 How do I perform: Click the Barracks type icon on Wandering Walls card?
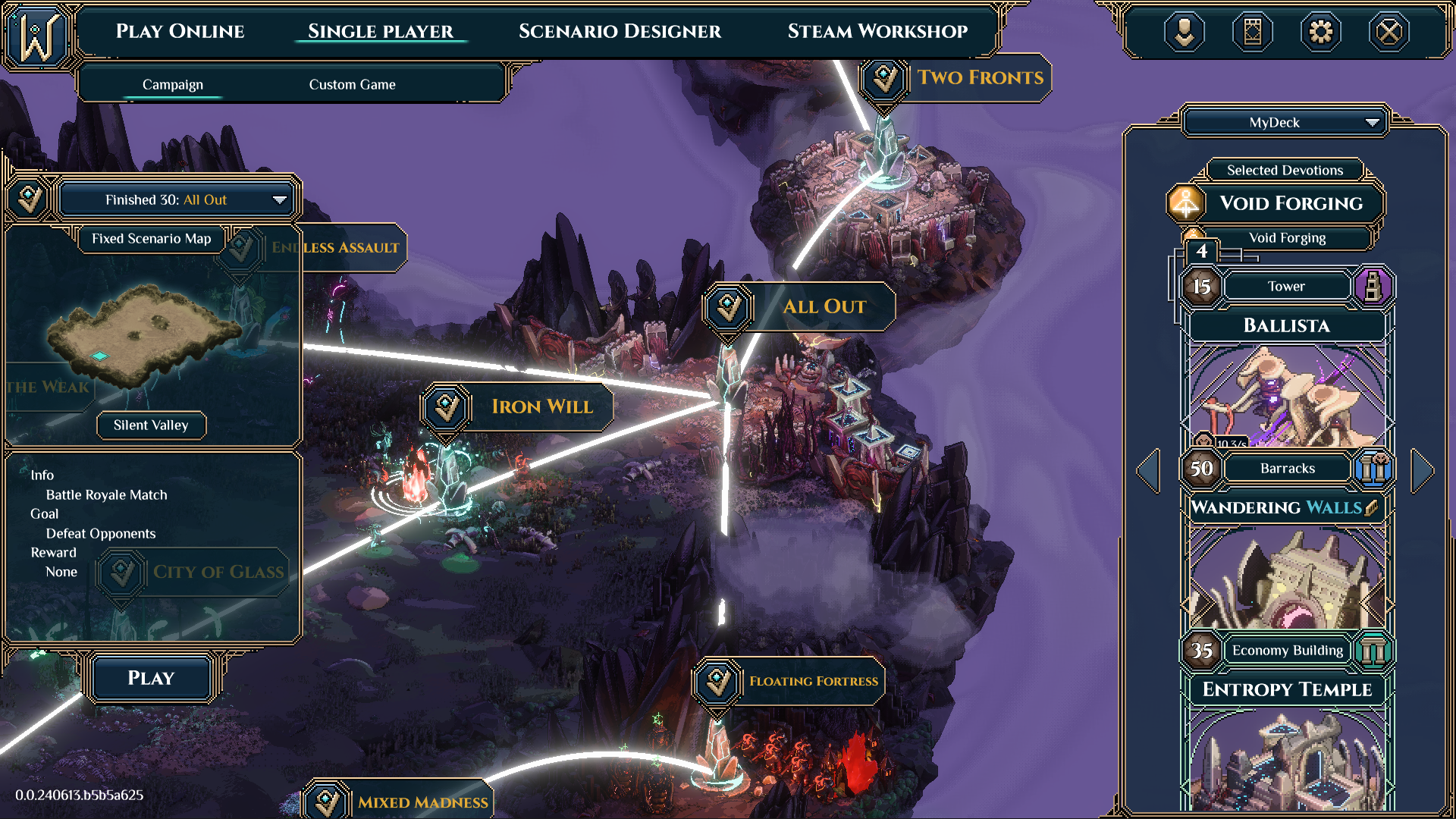click(x=1375, y=469)
